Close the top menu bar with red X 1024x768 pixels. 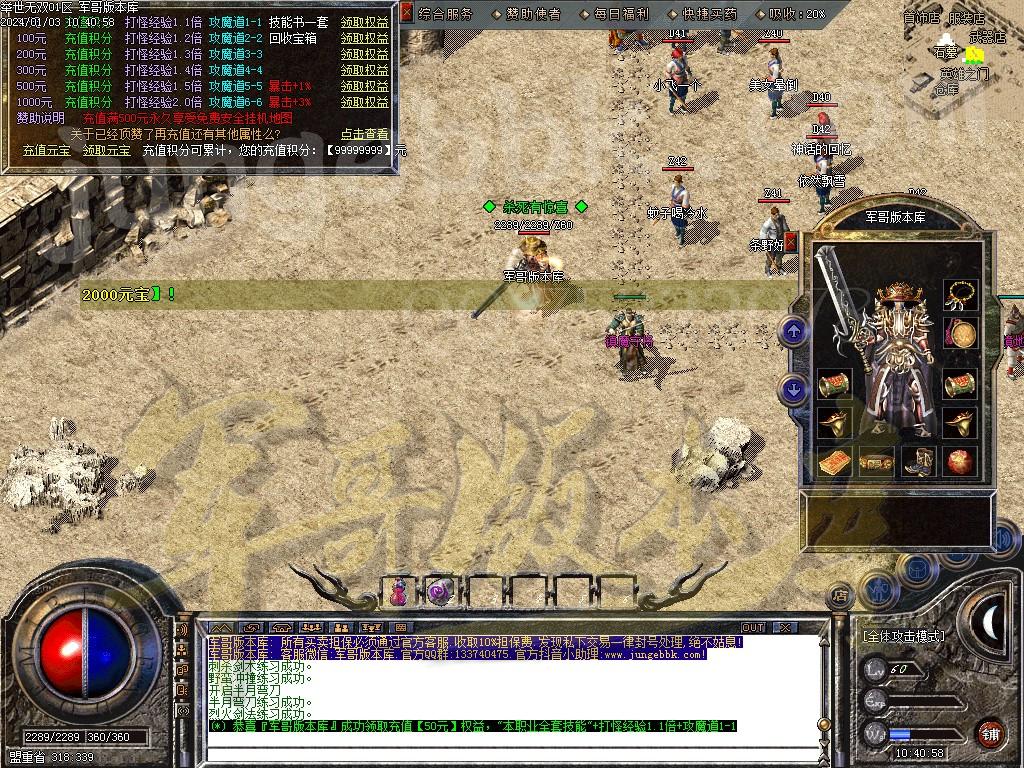[406, 13]
